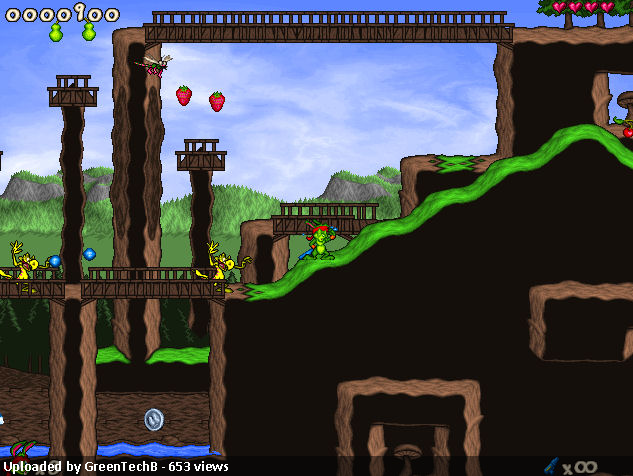Click Jazz's face lives icon
The image size is (633, 476).
22,455
